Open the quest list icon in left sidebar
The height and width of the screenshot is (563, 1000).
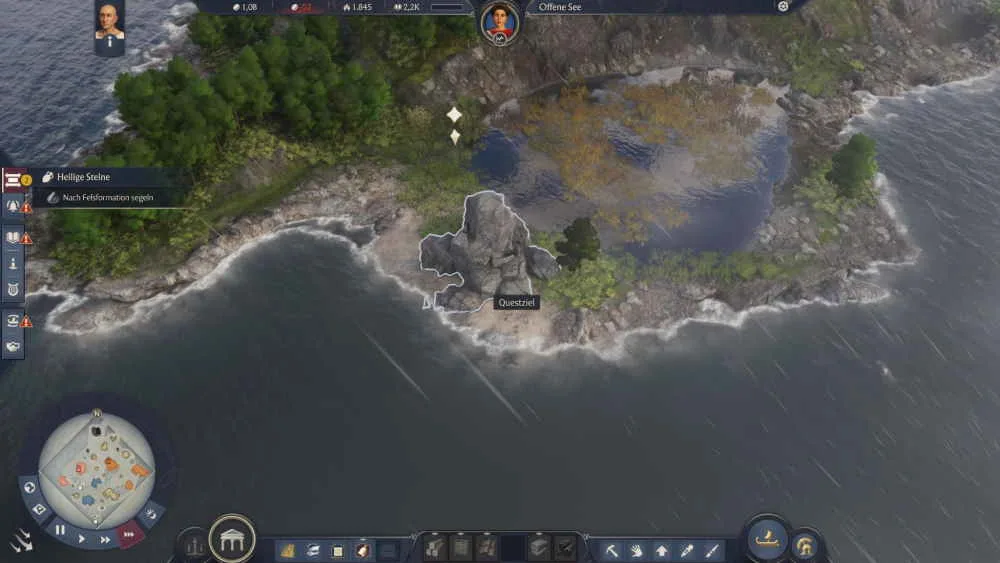tap(13, 180)
